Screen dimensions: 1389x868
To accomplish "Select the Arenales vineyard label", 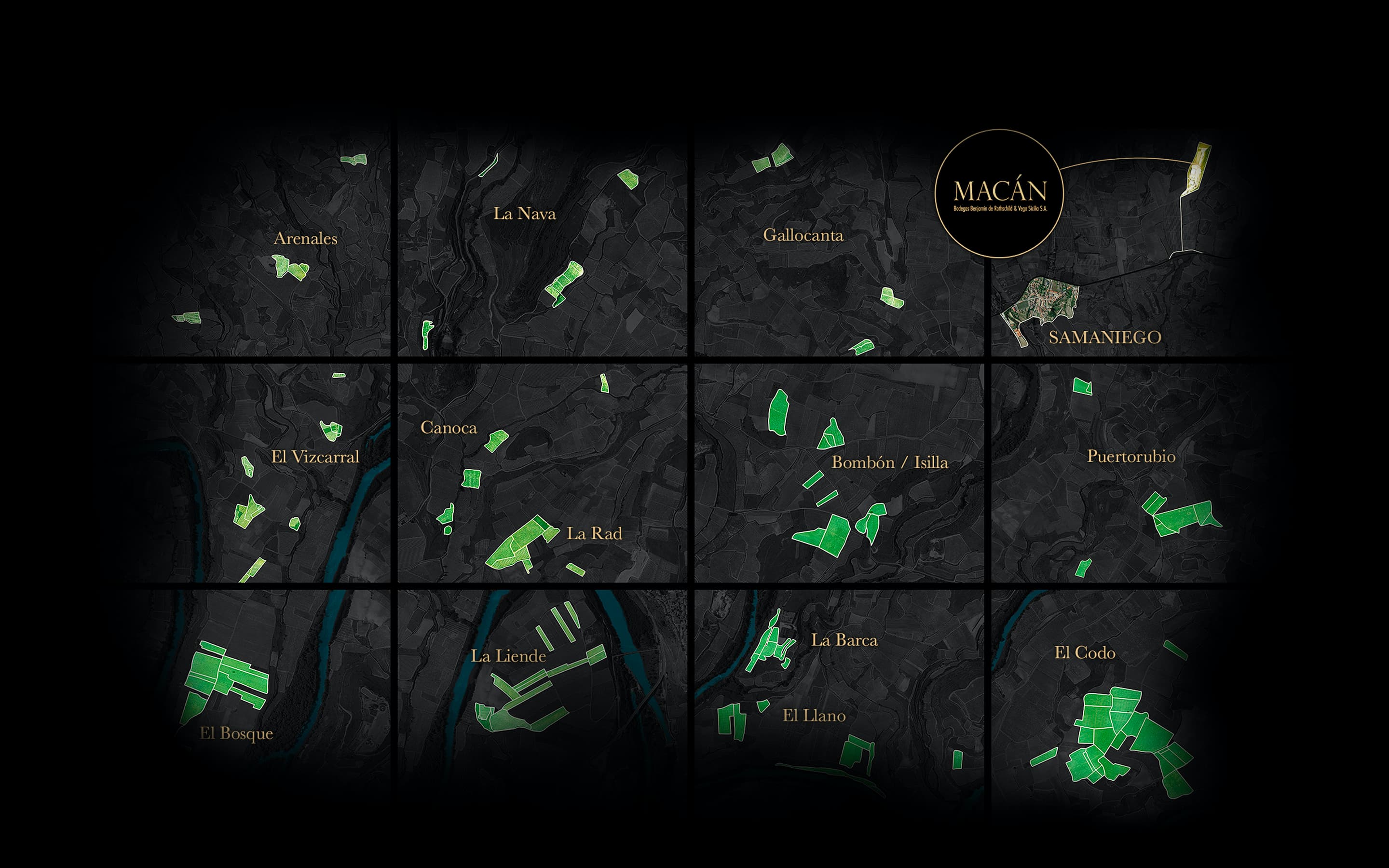I will (x=305, y=238).
